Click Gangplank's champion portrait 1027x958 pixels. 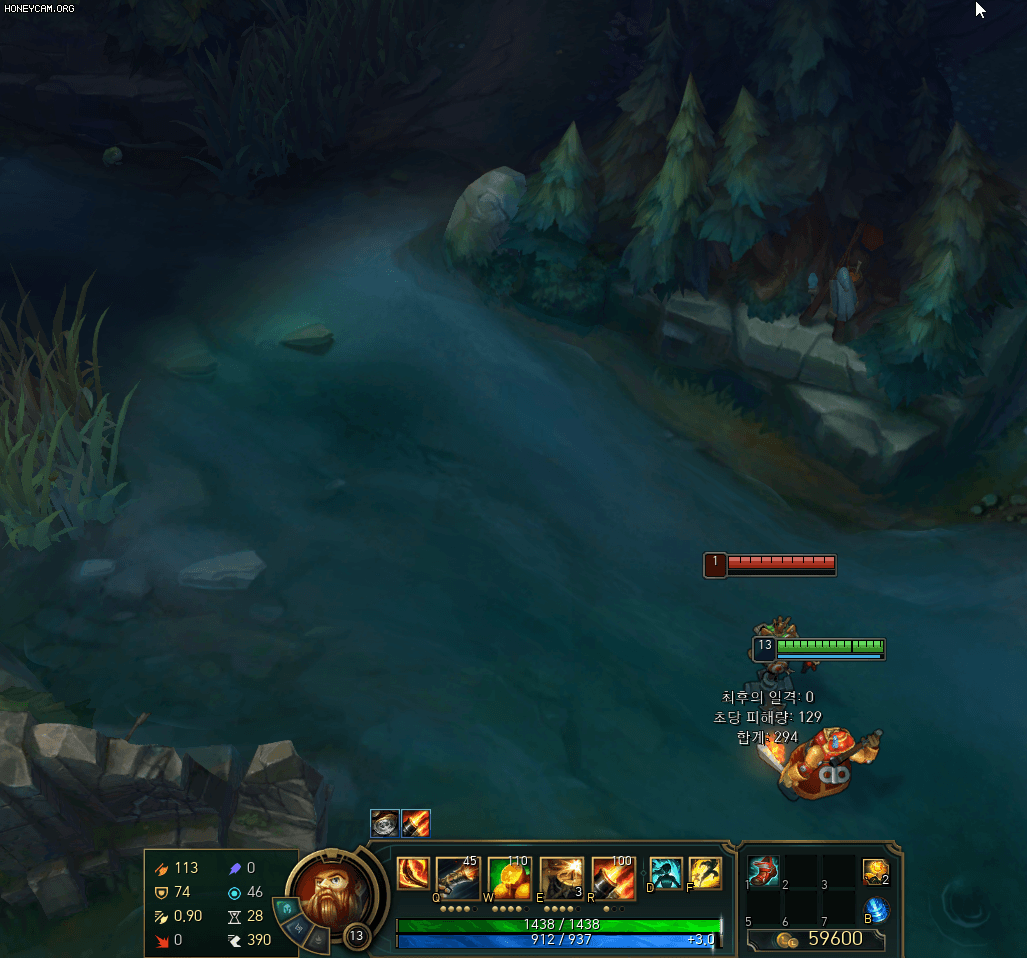(325, 892)
